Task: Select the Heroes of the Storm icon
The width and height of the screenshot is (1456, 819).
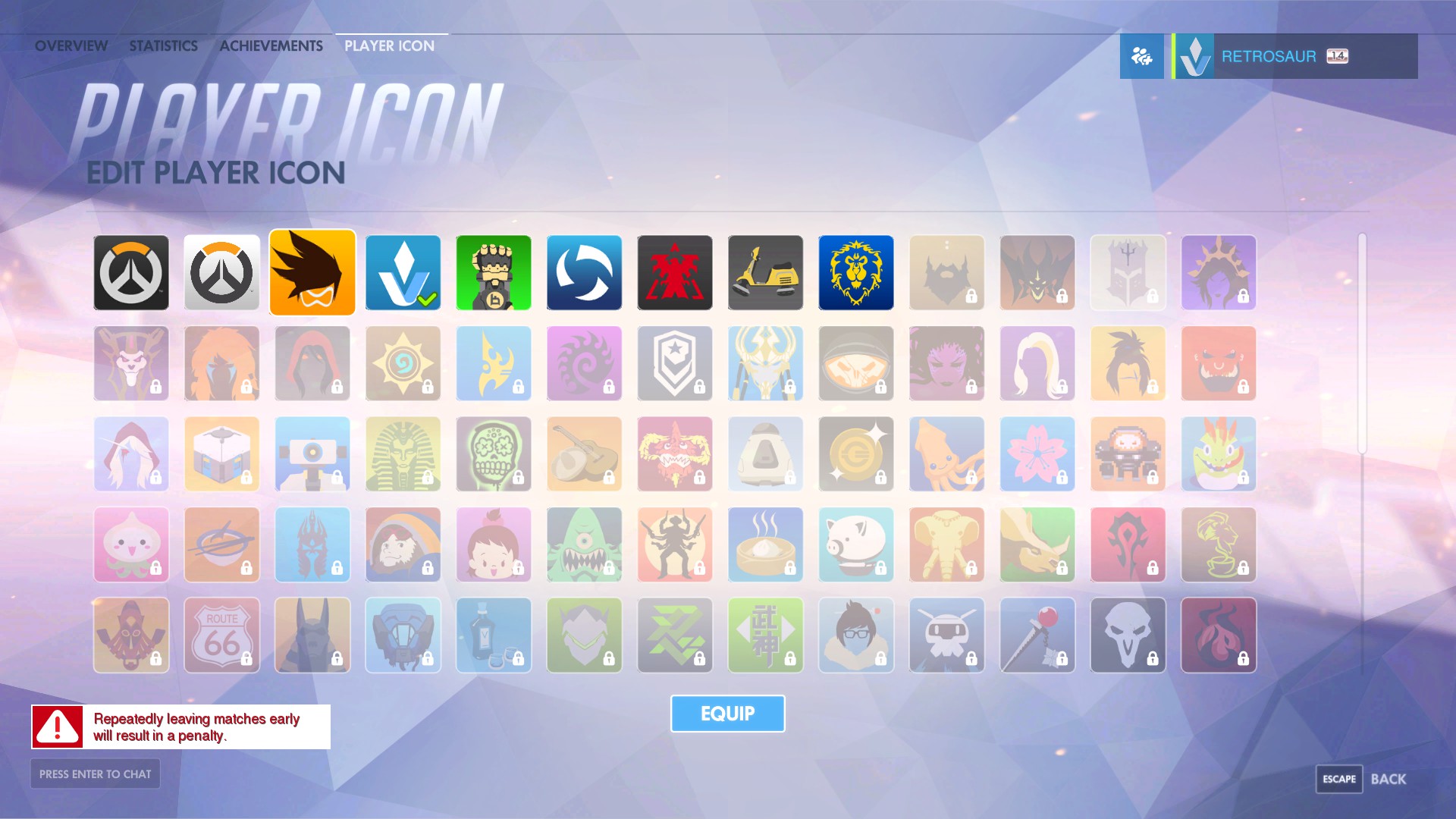Action: [x=584, y=272]
